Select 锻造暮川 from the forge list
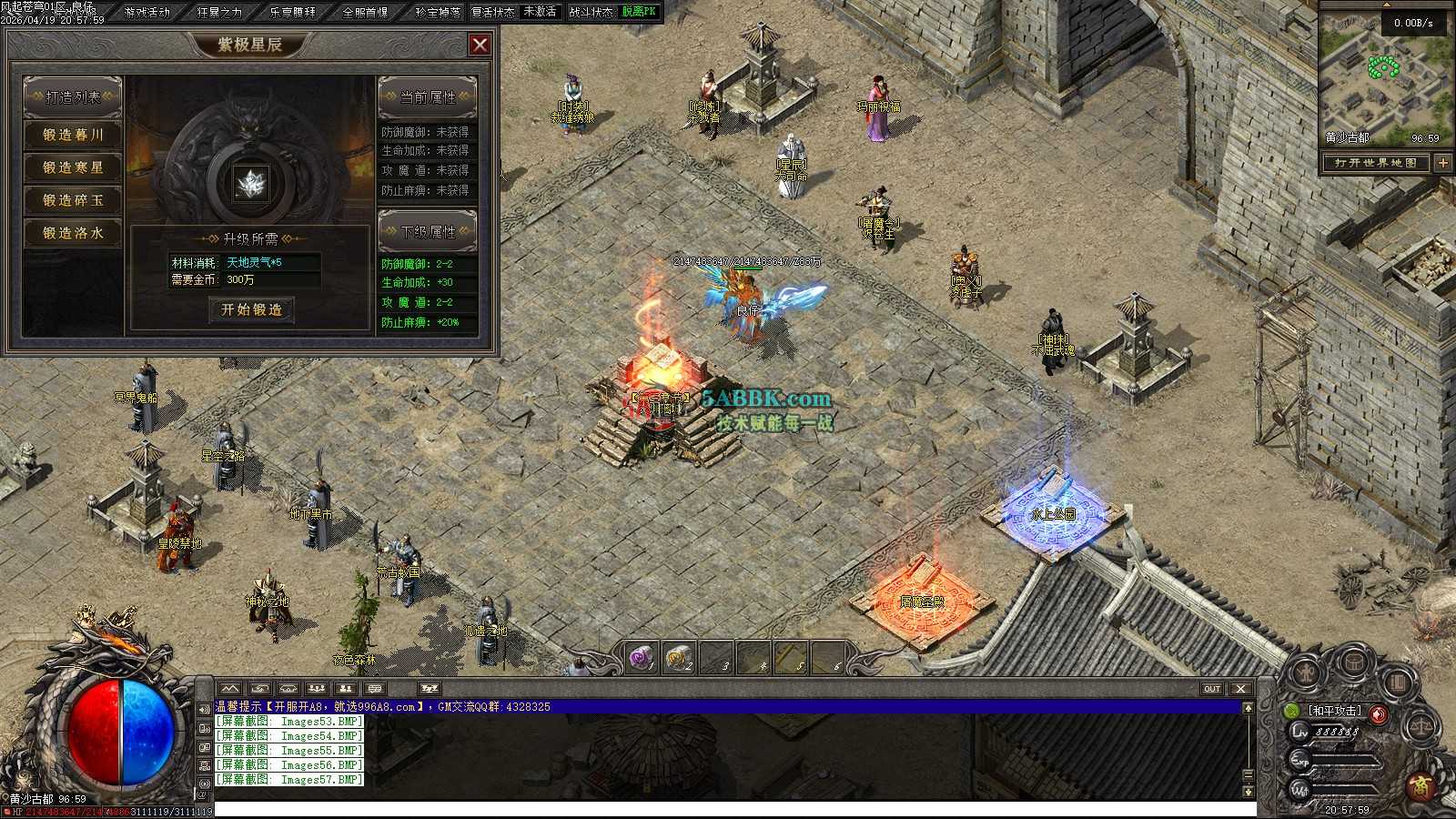Screen dimensions: 1456x819 [73, 135]
